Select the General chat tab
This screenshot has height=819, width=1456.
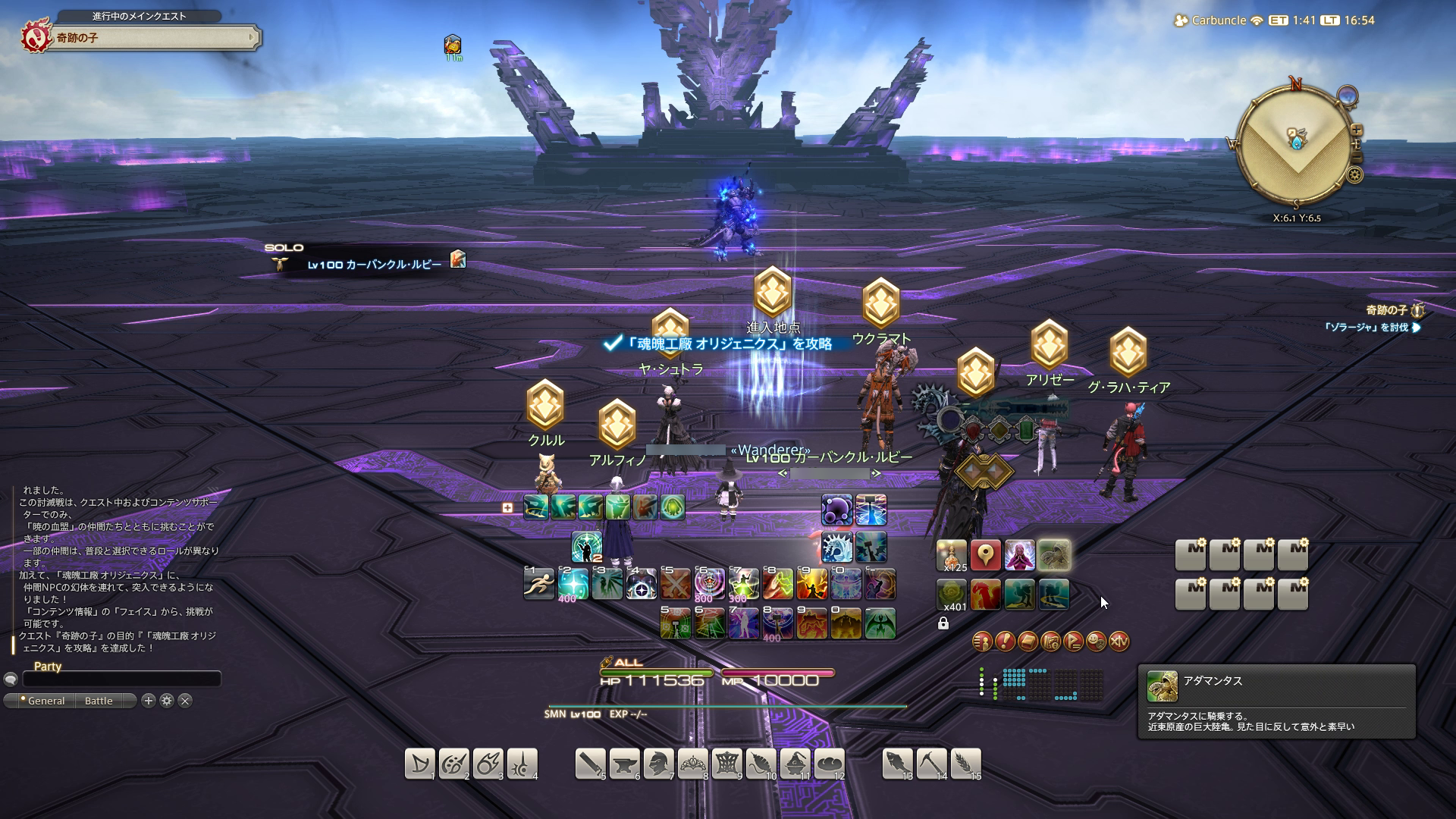pyautogui.click(x=45, y=701)
